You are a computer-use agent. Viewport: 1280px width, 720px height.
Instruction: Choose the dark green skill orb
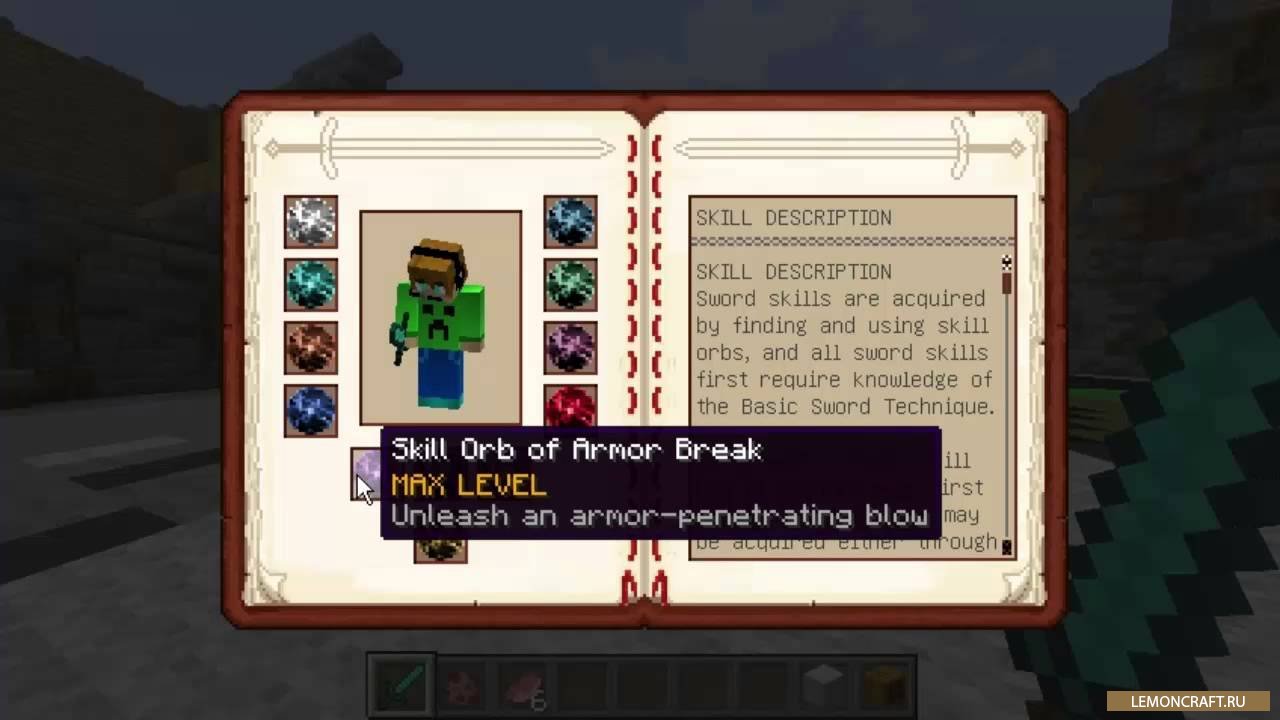570,285
